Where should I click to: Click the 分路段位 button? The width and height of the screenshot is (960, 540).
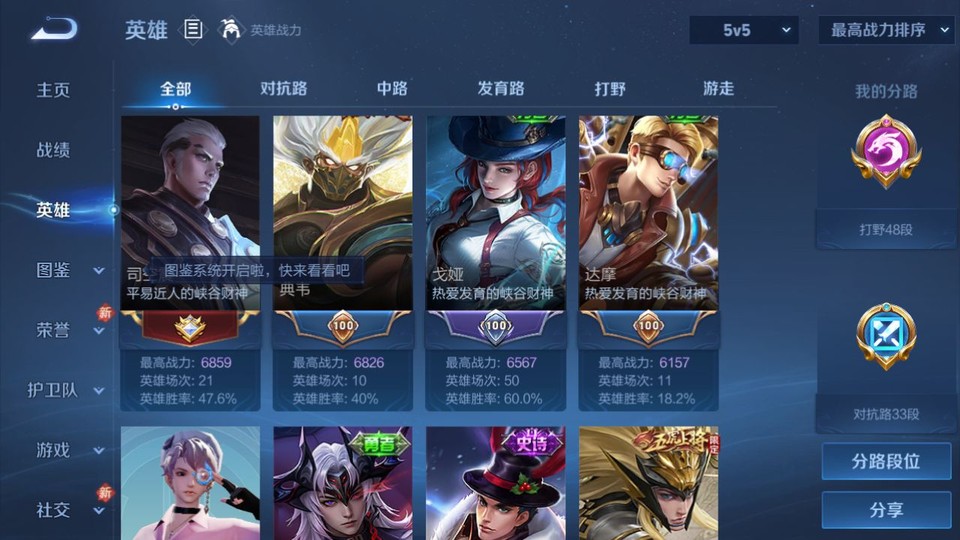[886, 462]
